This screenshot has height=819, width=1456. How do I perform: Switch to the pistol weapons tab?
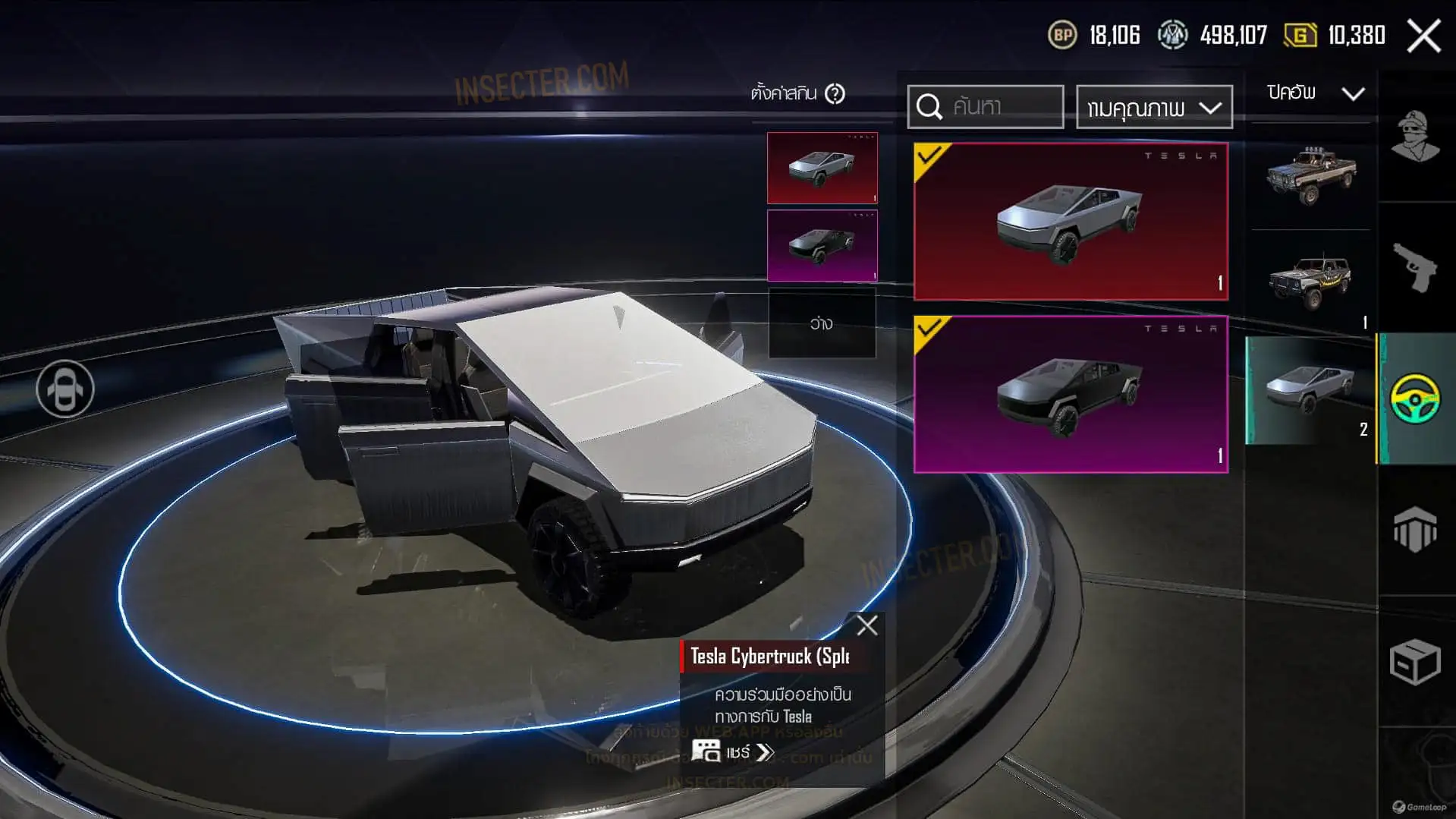pos(1415,267)
